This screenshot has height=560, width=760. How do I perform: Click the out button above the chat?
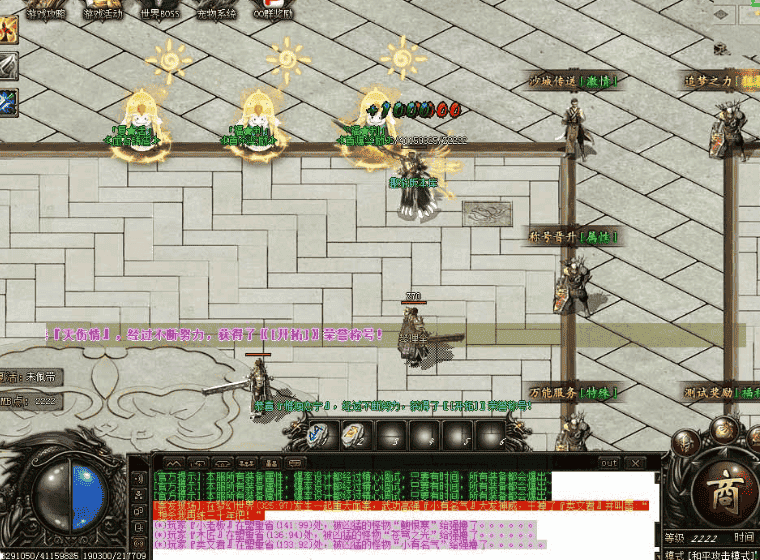[608, 463]
